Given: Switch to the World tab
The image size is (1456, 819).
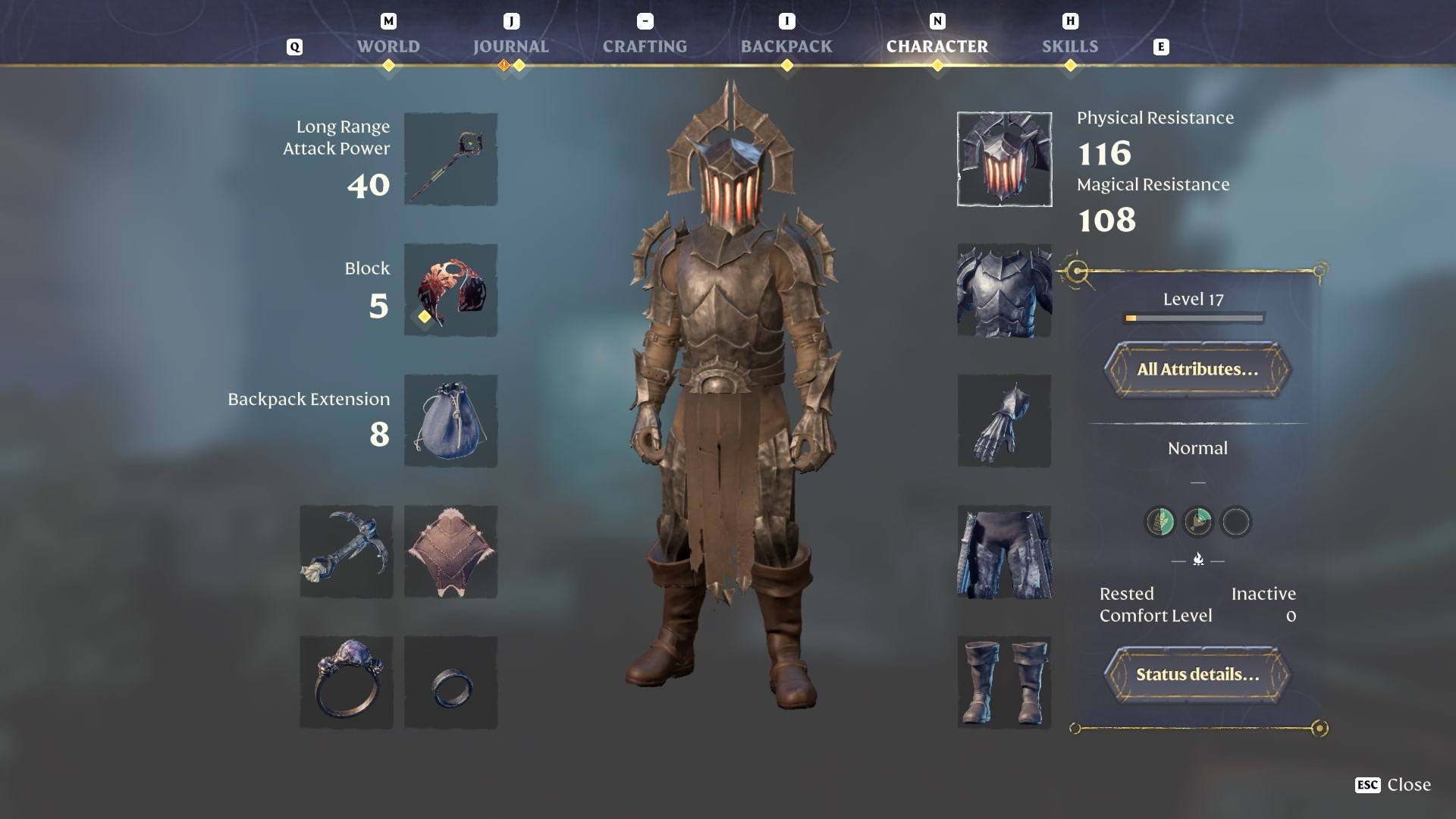Looking at the screenshot, I should coord(388,46).
